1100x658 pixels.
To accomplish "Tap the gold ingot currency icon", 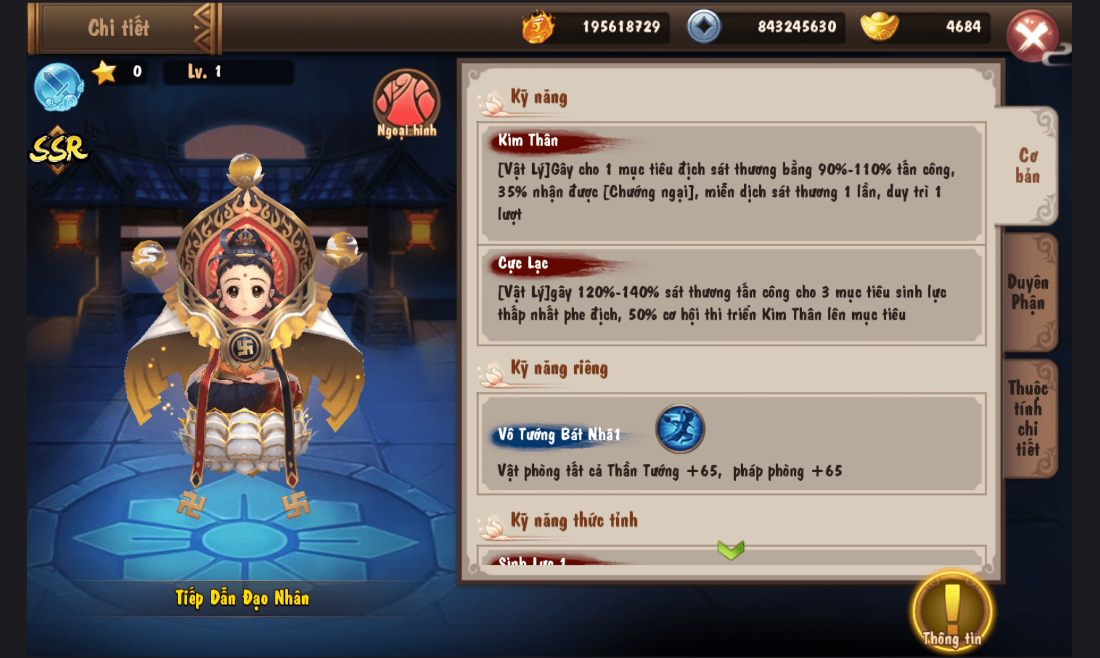I will (x=879, y=26).
